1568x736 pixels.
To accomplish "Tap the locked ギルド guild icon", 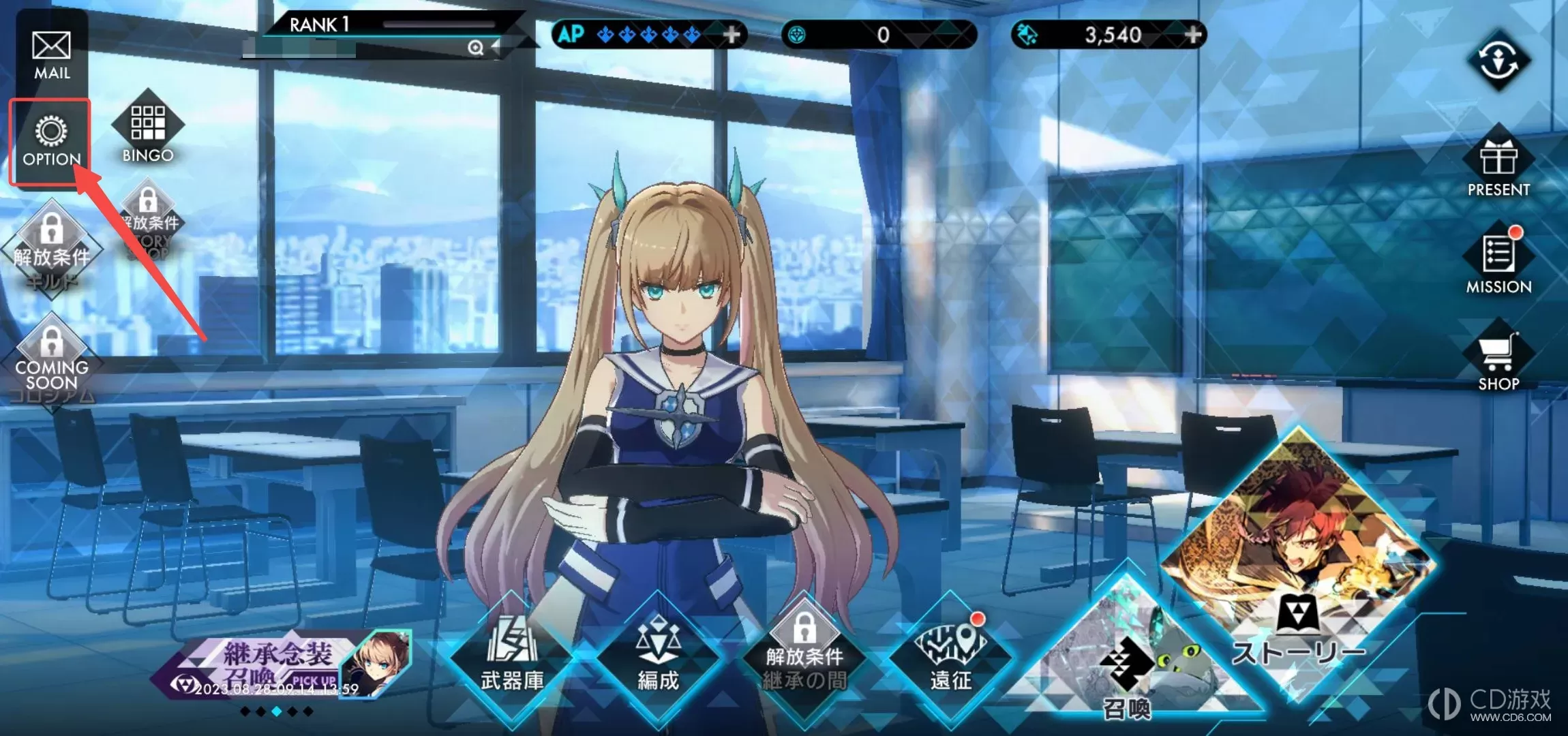I will click(x=52, y=249).
